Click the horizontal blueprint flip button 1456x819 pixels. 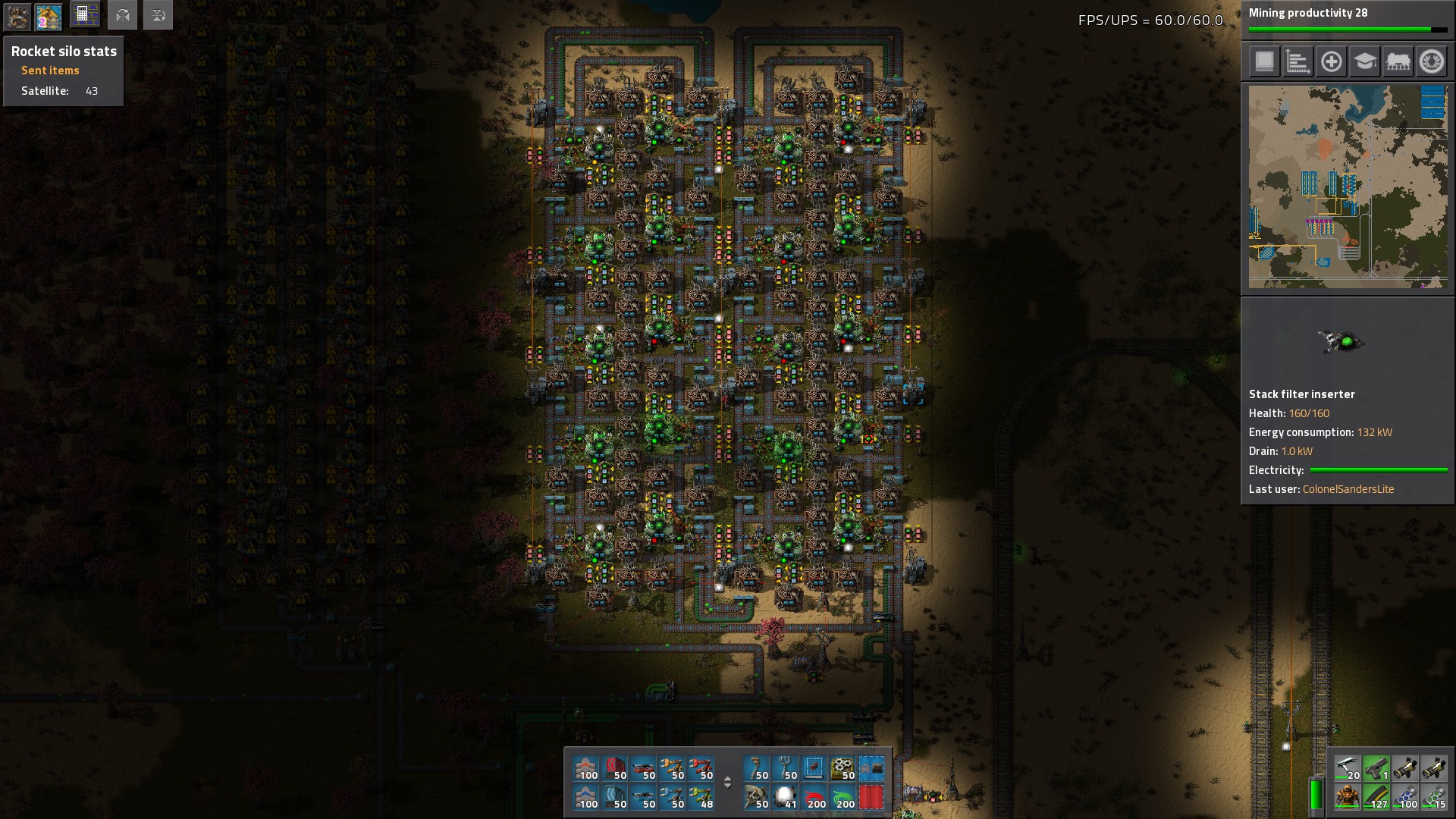[x=122, y=15]
